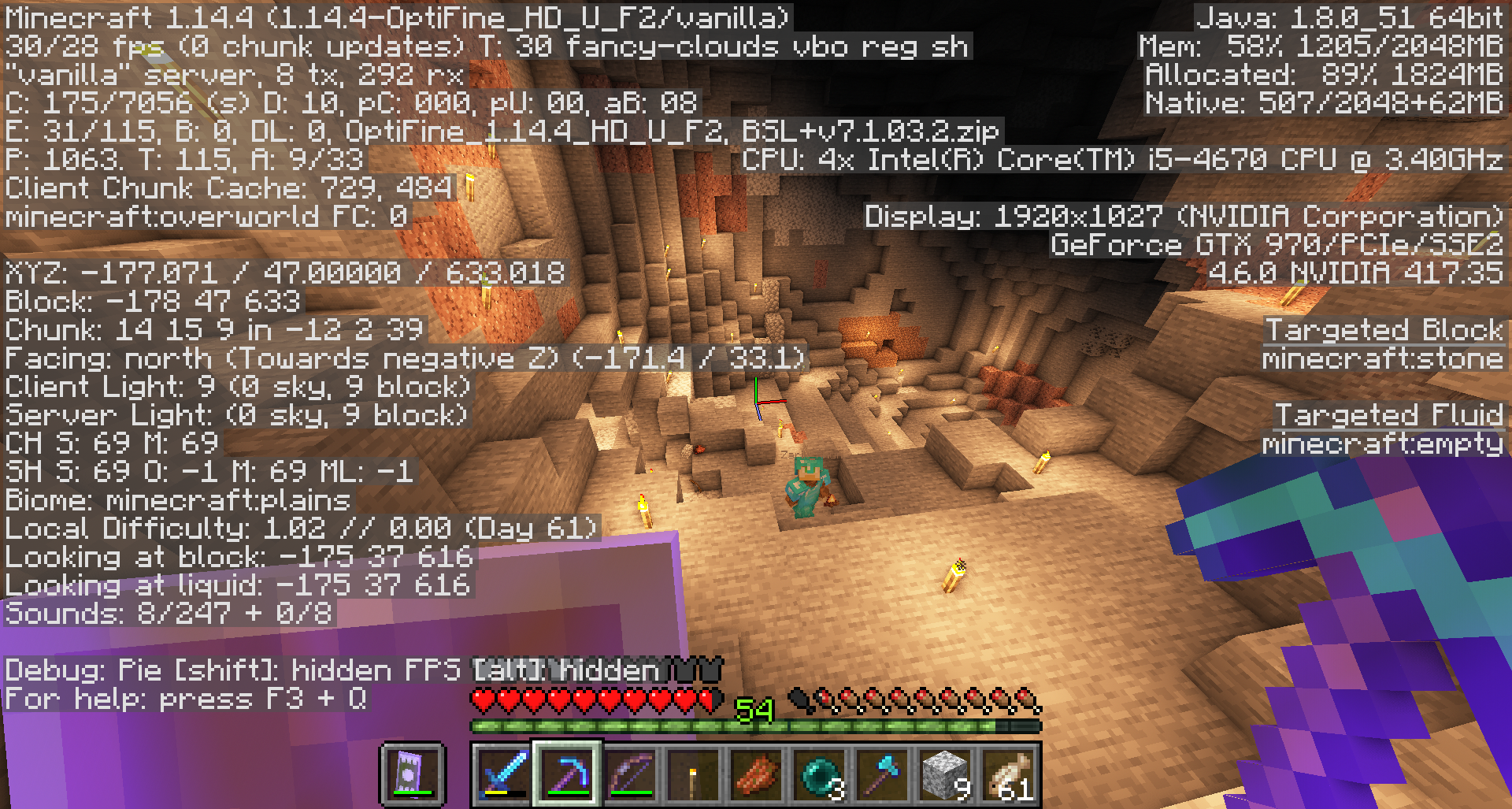The height and width of the screenshot is (809, 1512).
Task: Select the torch hotbar slot
Action: [693, 774]
